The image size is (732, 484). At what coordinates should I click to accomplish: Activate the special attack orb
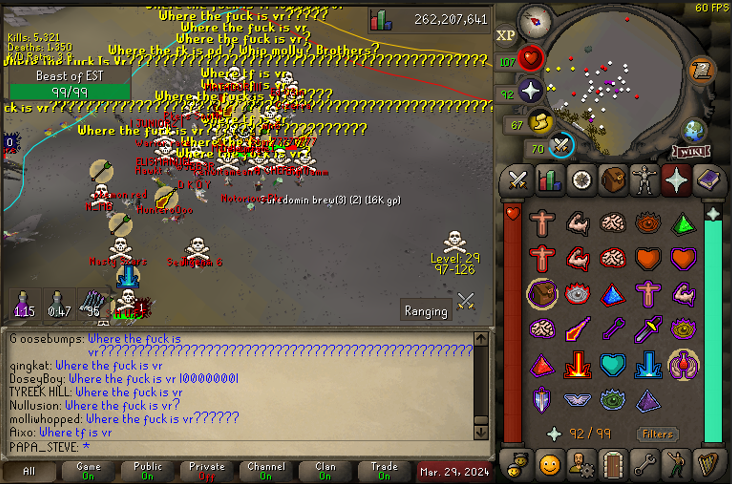[562, 147]
